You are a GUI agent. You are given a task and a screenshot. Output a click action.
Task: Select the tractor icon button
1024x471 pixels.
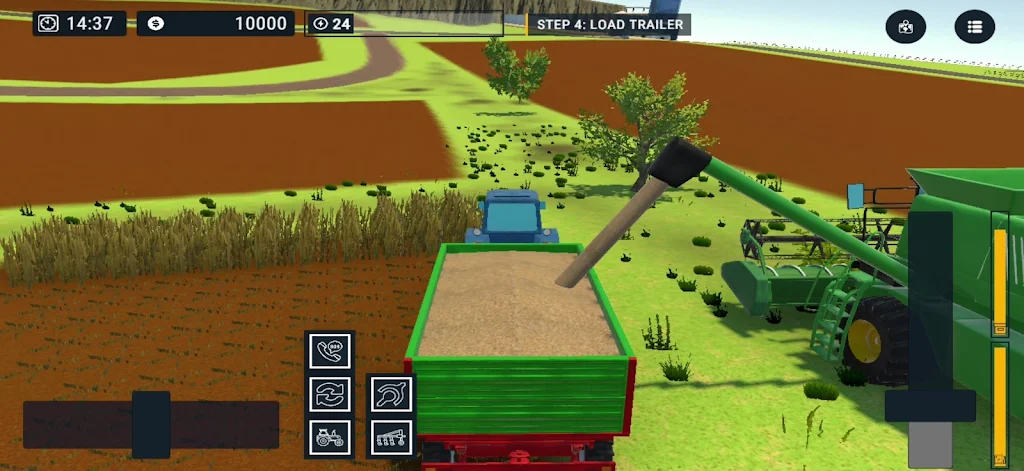click(330, 437)
